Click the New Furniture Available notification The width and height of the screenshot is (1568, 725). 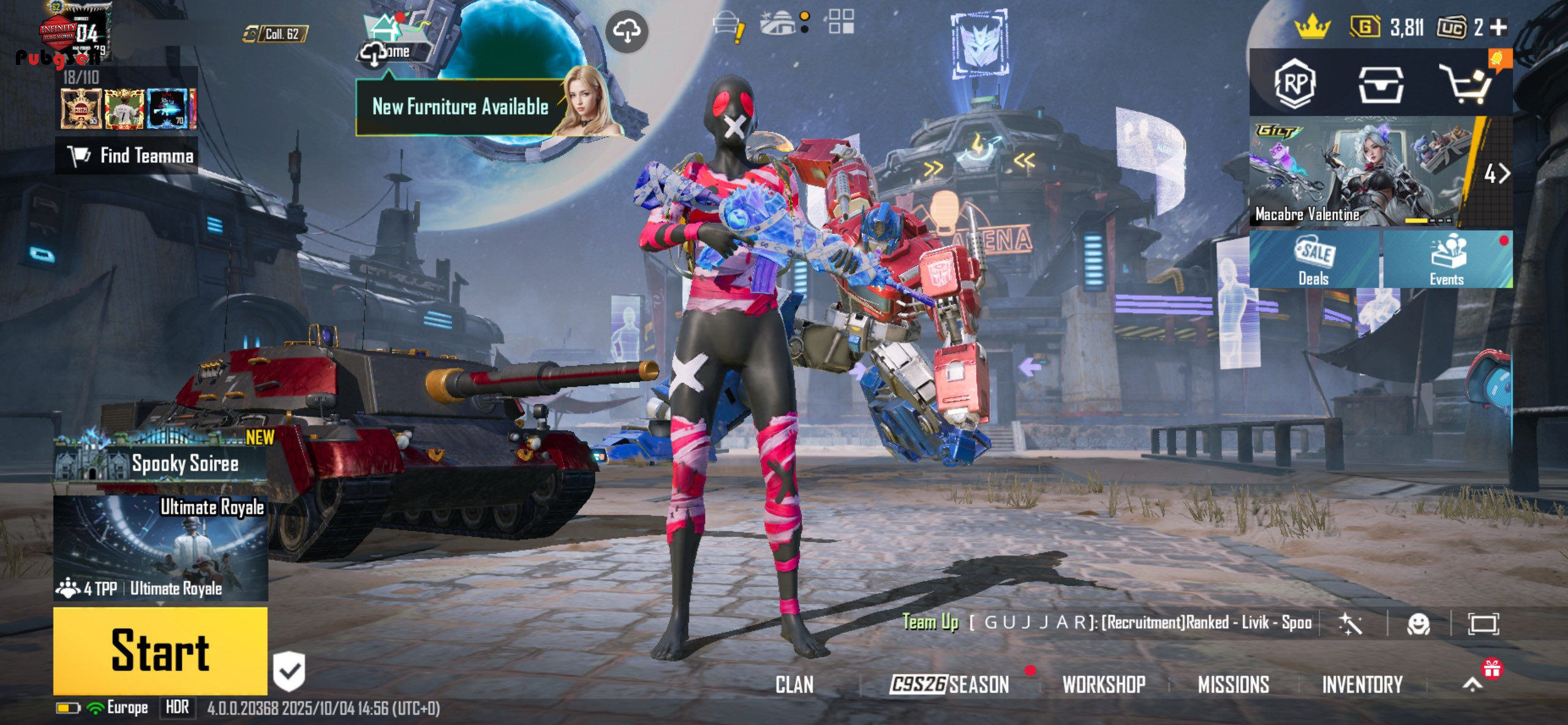click(x=460, y=107)
